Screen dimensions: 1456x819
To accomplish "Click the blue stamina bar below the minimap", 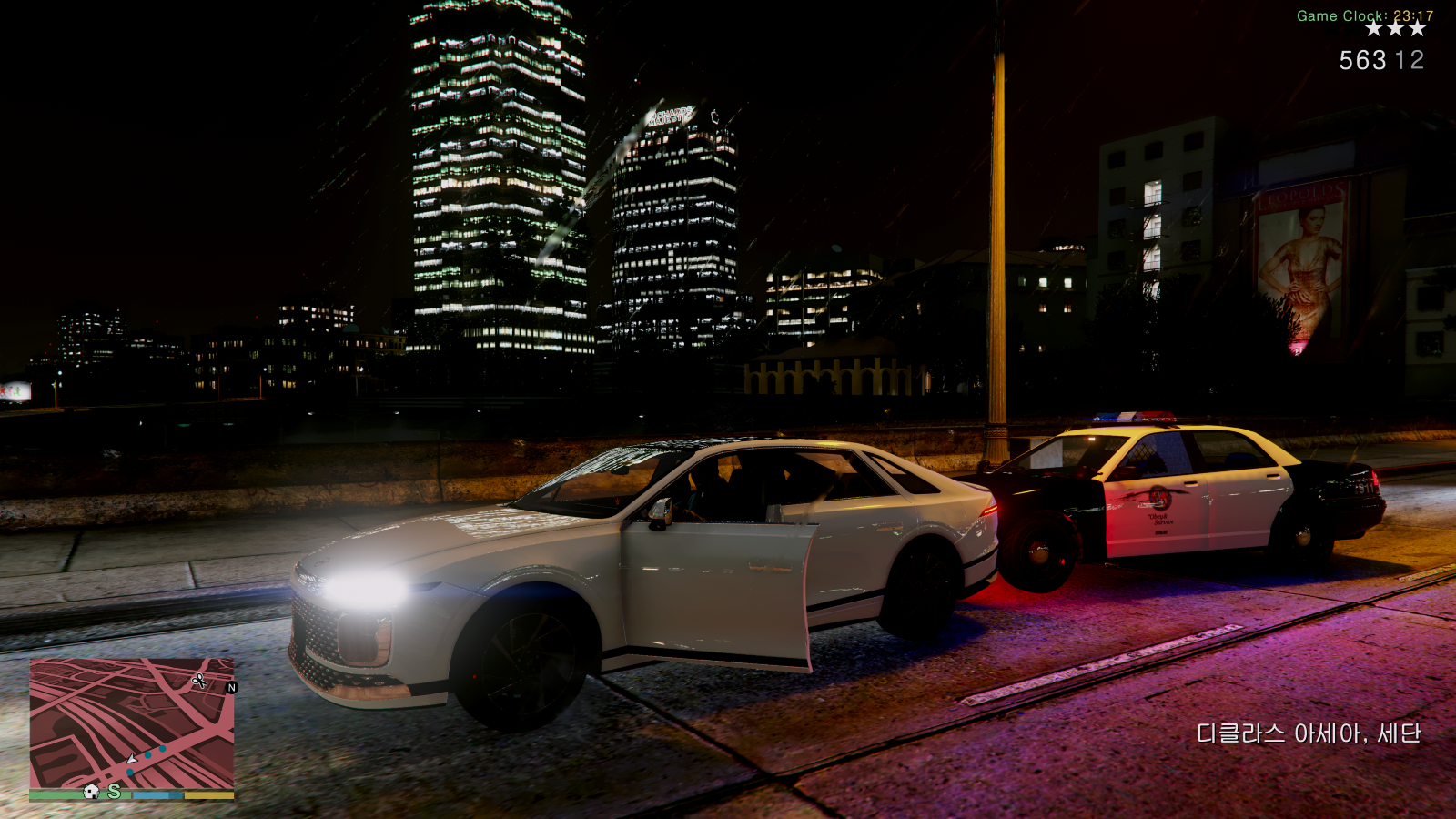I will 157,796.
